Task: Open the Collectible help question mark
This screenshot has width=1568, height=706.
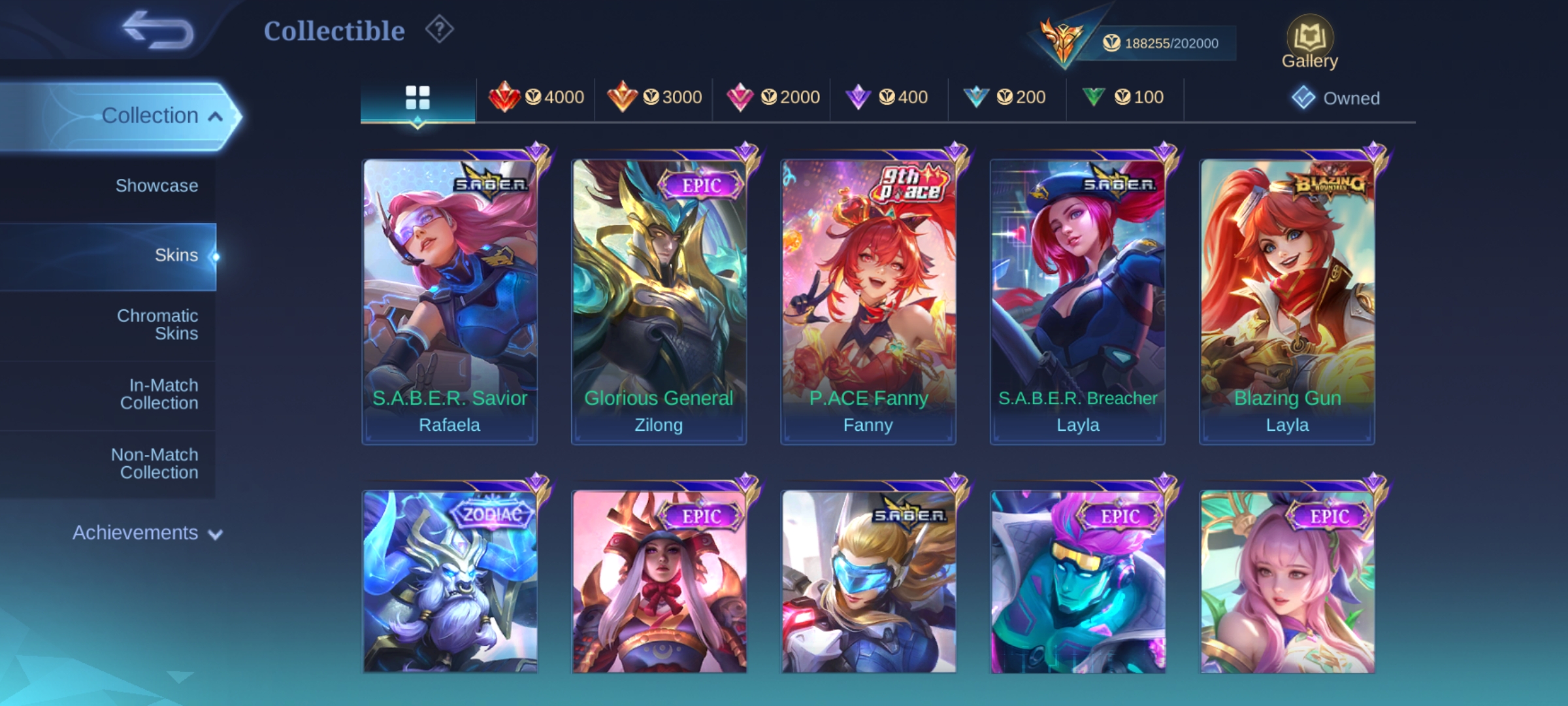Action: (x=440, y=30)
